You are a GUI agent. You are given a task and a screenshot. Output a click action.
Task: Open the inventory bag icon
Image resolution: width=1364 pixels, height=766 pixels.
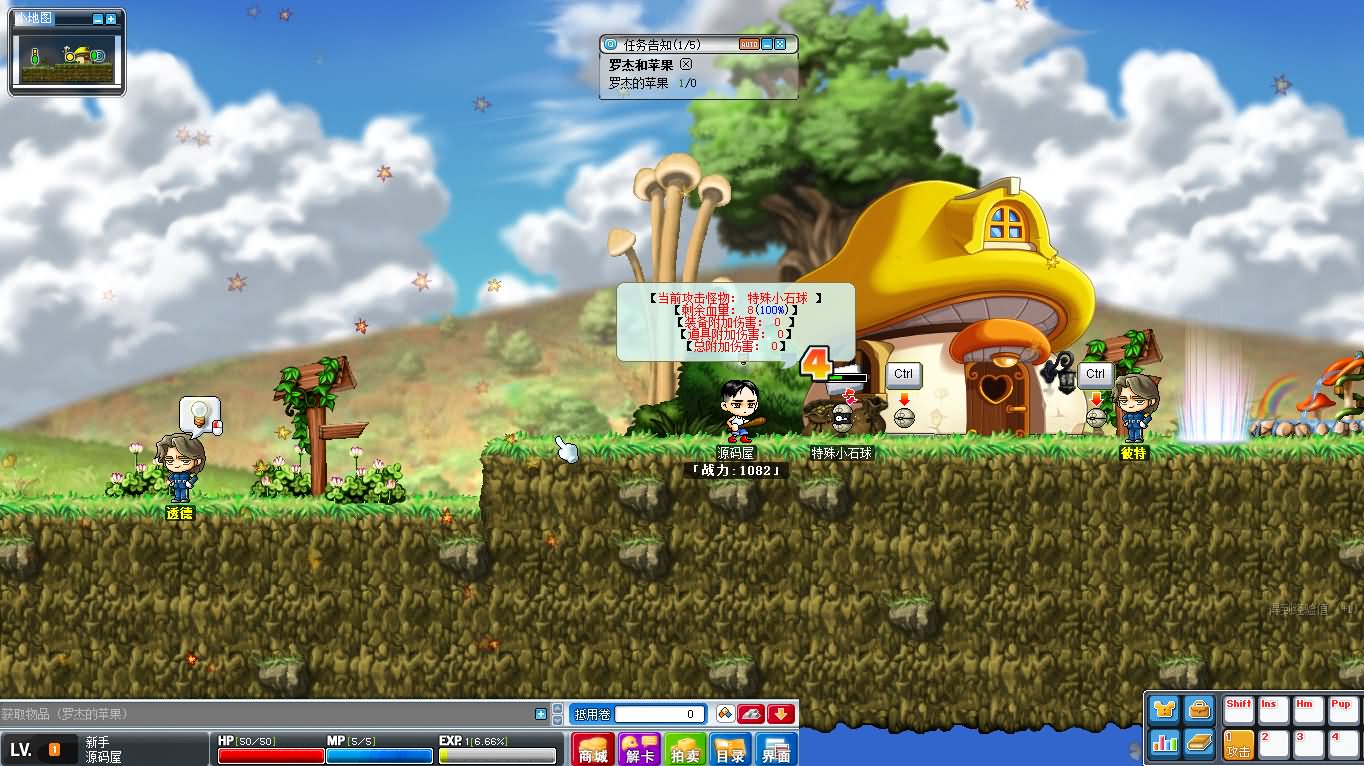coord(1199,709)
